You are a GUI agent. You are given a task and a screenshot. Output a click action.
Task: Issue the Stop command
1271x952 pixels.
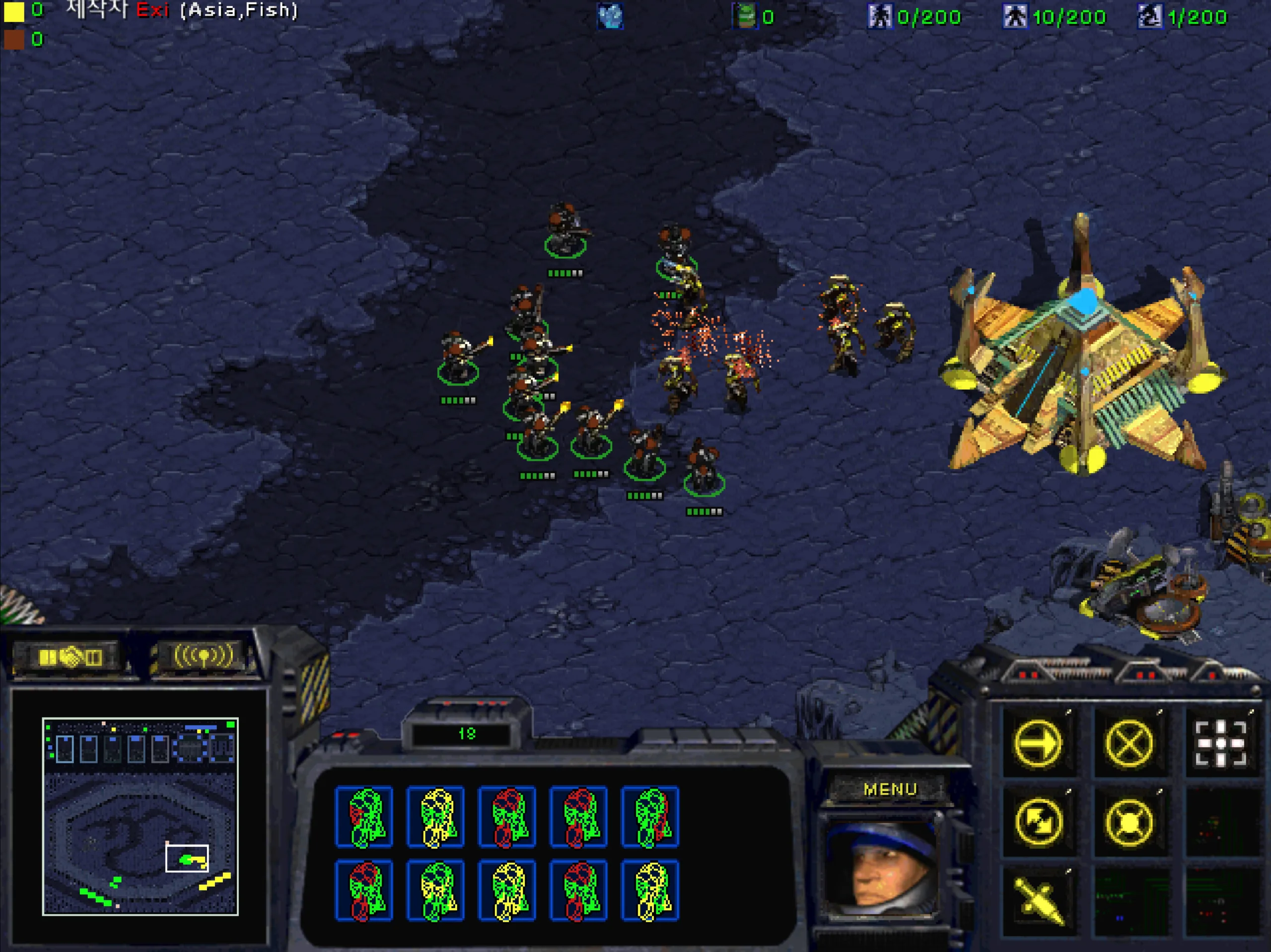[x=1129, y=743]
